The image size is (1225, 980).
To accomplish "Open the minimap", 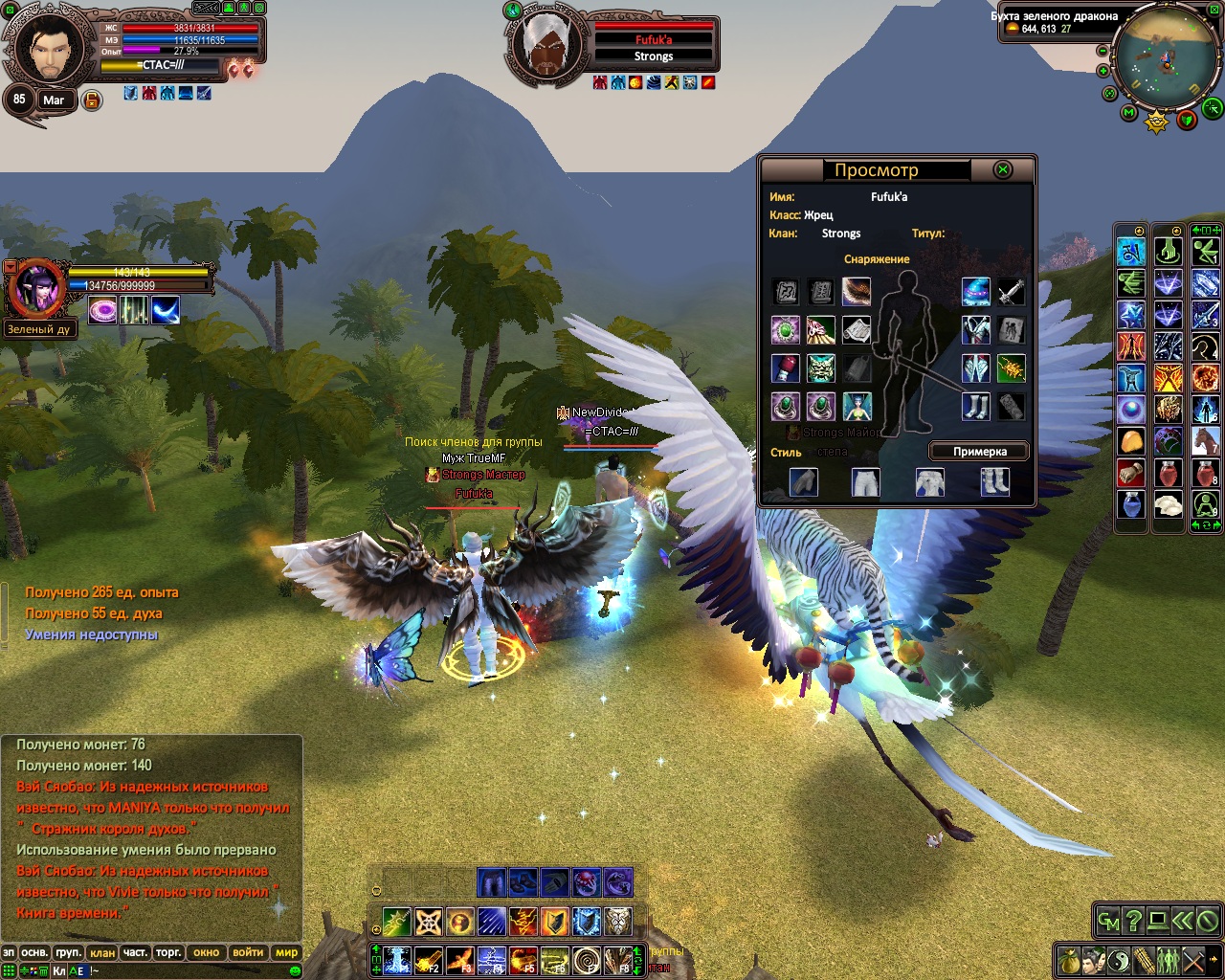I will point(1160,59).
